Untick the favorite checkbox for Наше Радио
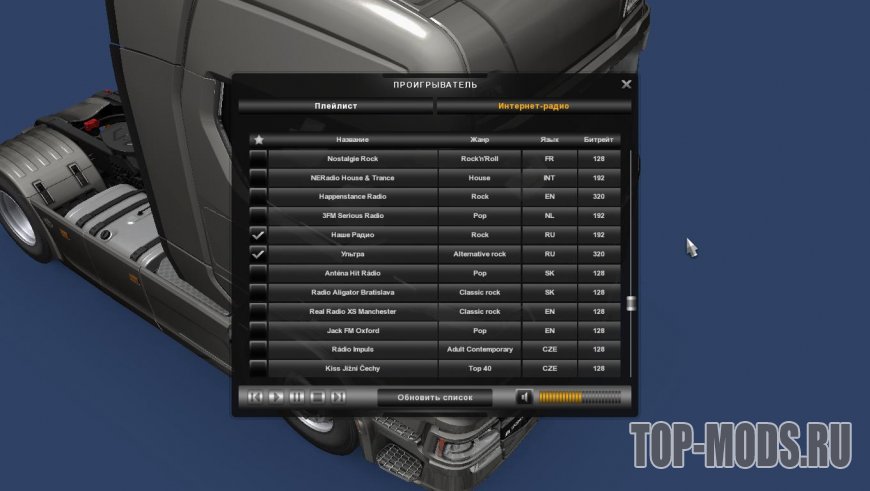Image resolution: width=870 pixels, height=491 pixels. [x=258, y=235]
